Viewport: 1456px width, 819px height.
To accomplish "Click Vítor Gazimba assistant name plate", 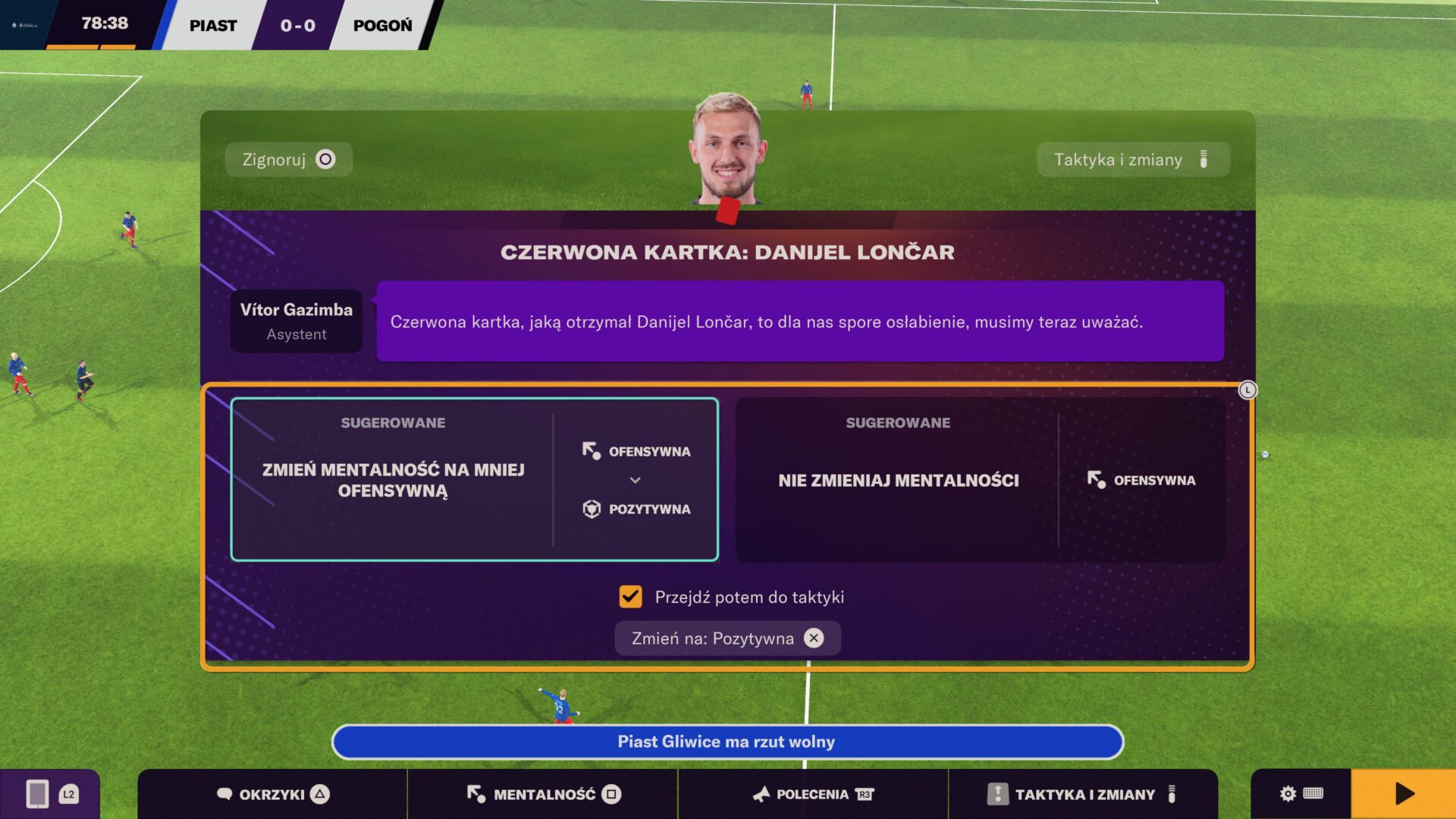I will pos(296,320).
